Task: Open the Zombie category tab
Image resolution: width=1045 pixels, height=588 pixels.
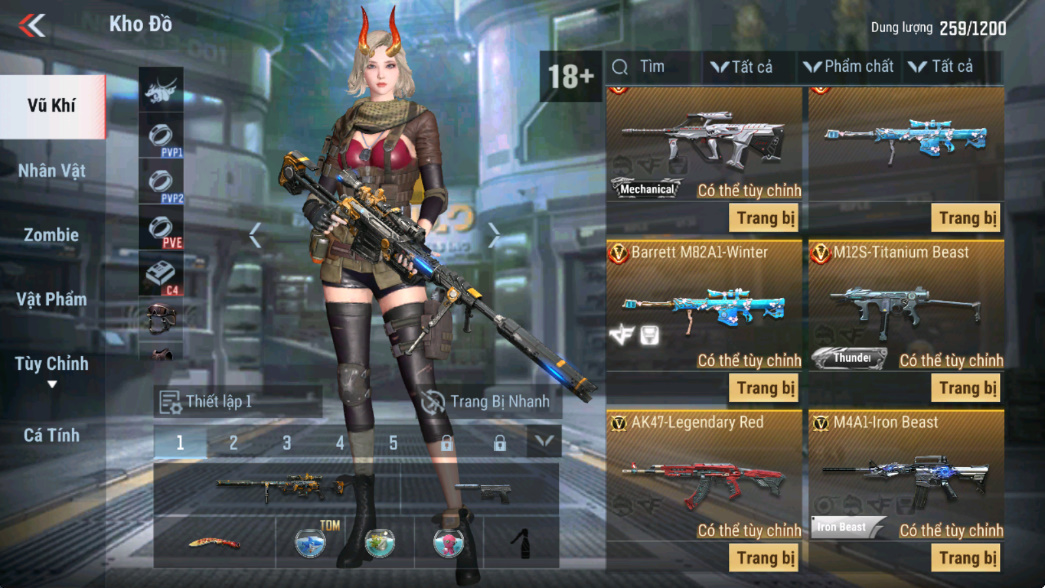Action: [51, 235]
